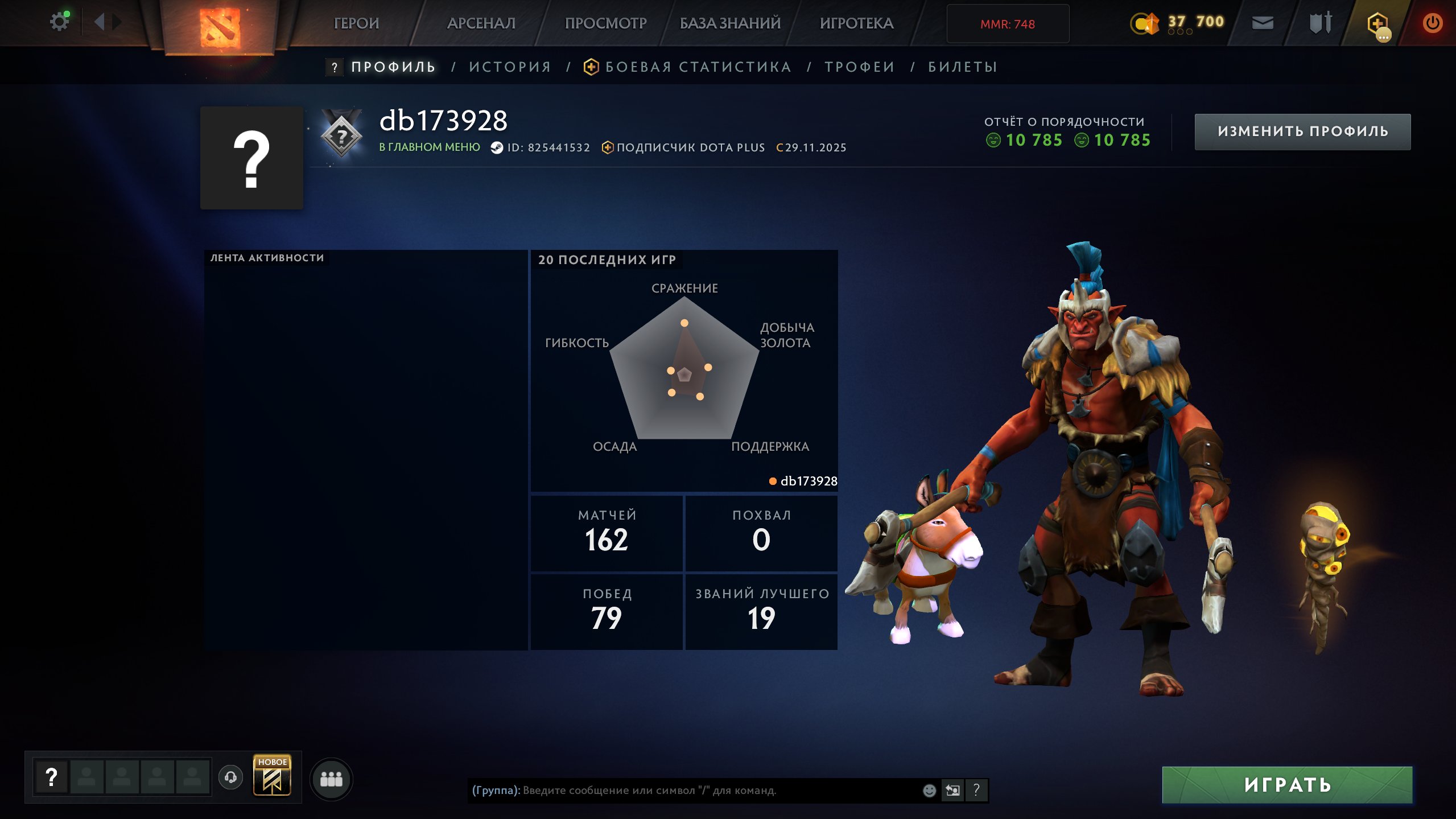Open the armory shield and sword icon

point(1321,23)
